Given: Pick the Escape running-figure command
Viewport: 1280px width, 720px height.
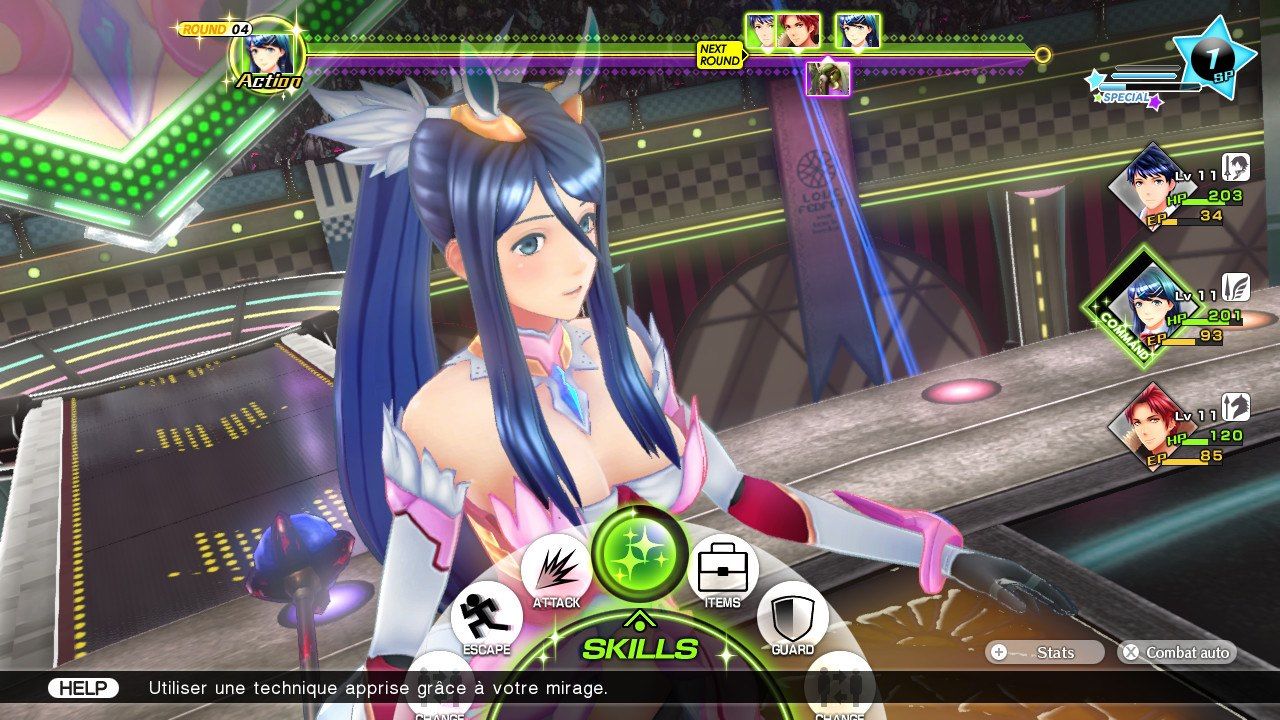Looking at the screenshot, I should (x=487, y=618).
